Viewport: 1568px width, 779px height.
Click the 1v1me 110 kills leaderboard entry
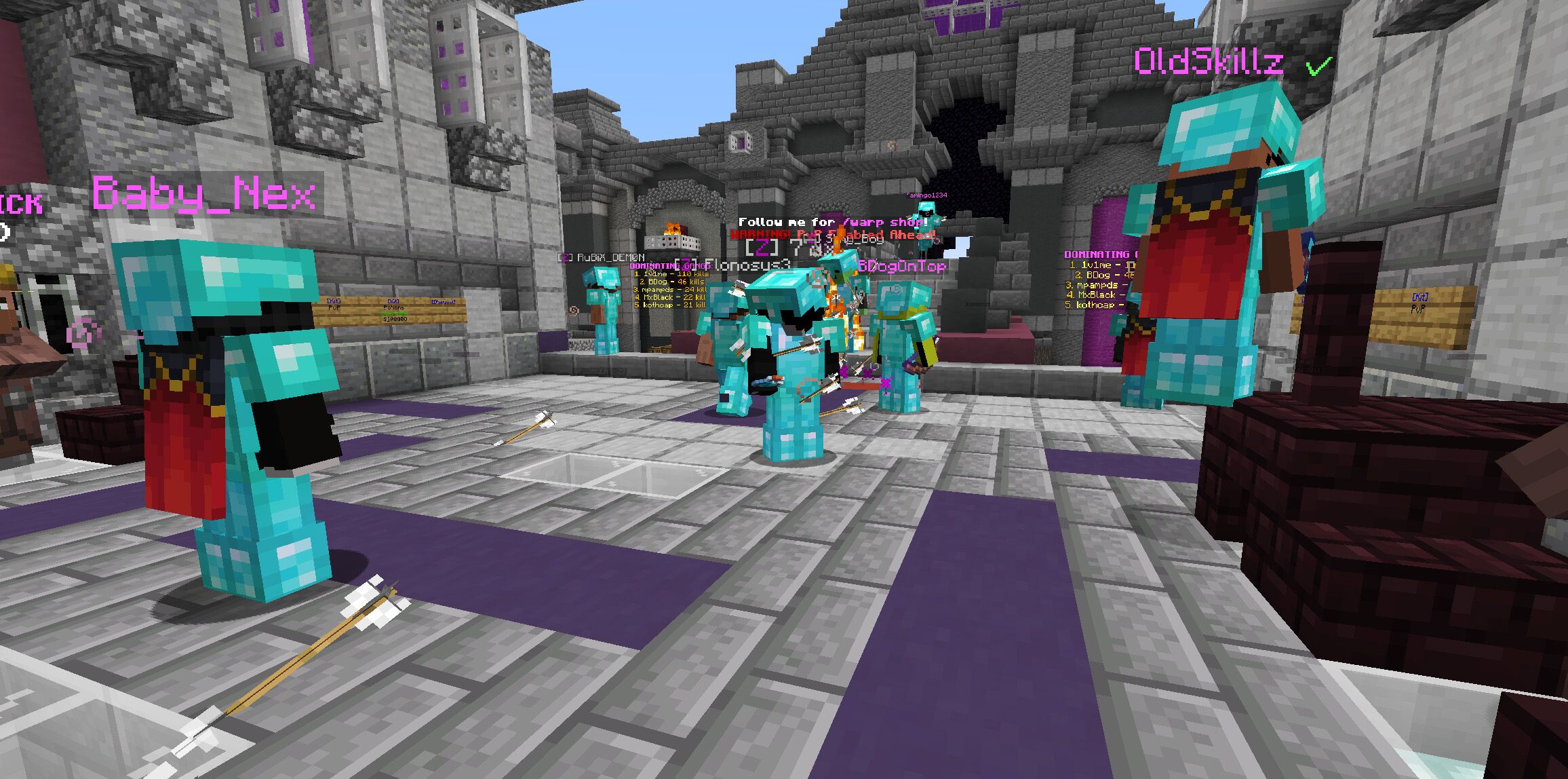tap(671, 274)
